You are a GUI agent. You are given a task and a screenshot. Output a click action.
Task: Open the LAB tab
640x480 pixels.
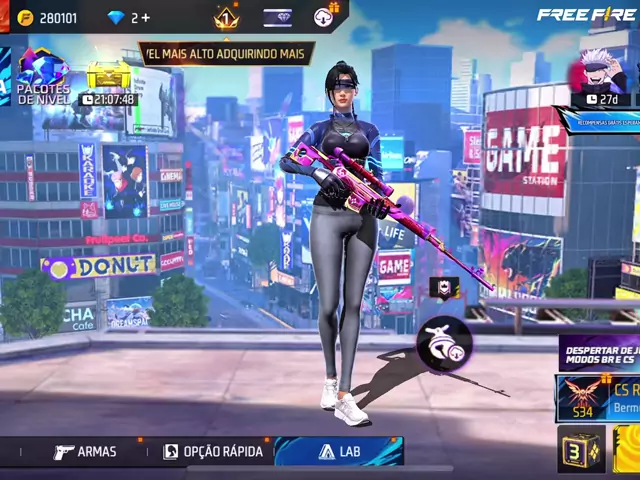(x=339, y=452)
